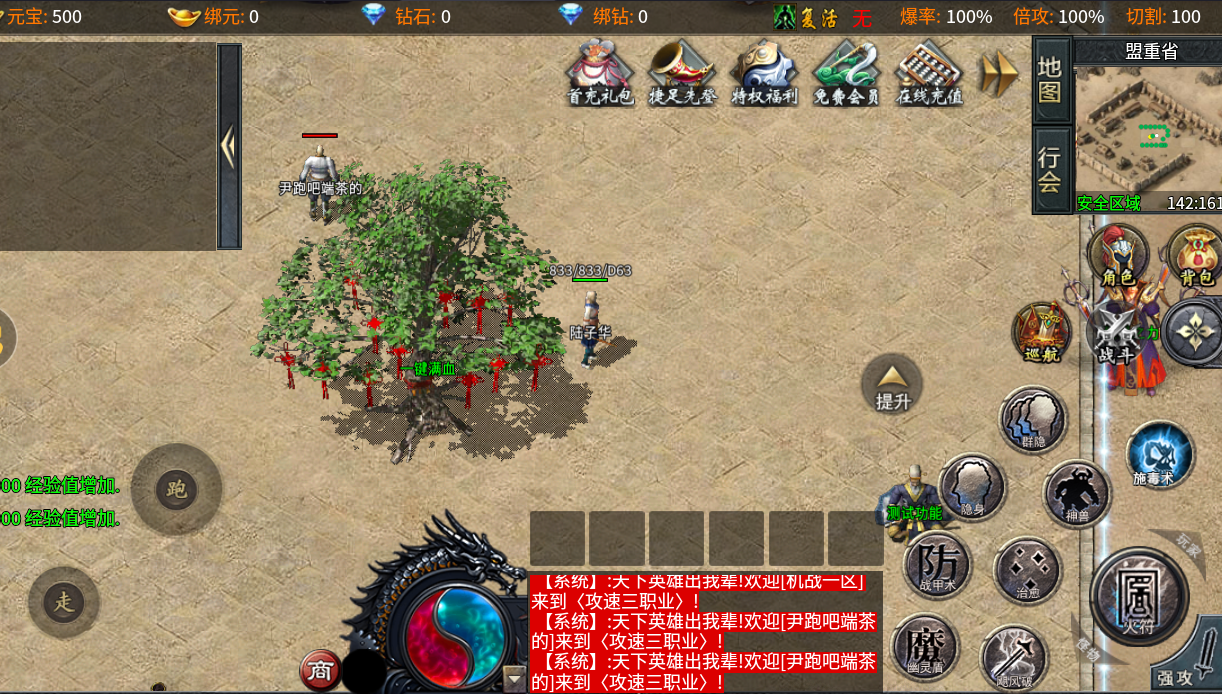This screenshot has height=694, width=1222.
Task: Click the golden double-arrow to collapse top icons
Action: click(x=997, y=72)
